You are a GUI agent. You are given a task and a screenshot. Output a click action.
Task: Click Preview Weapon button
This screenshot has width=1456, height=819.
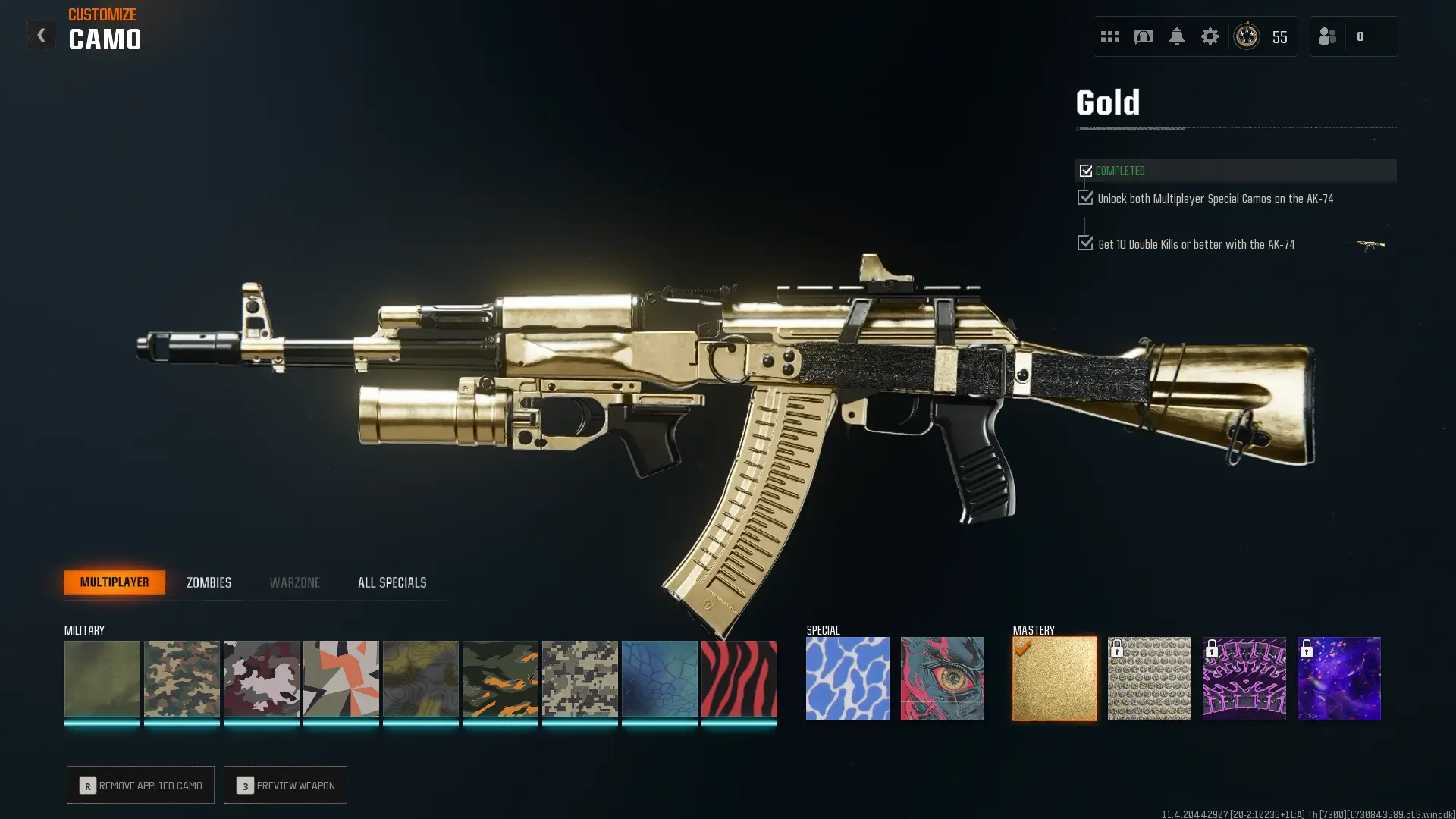(285, 785)
